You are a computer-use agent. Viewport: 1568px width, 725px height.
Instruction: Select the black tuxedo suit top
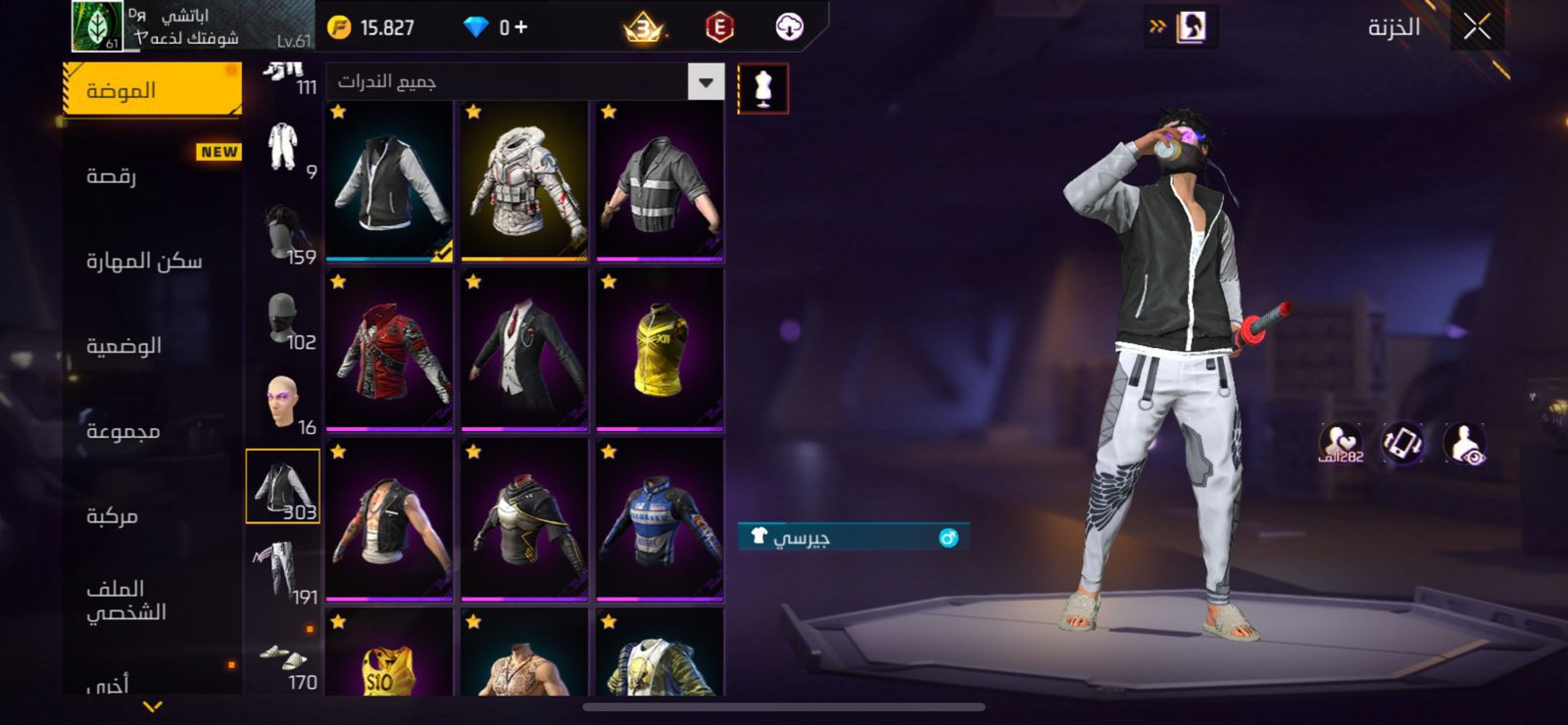(524, 351)
